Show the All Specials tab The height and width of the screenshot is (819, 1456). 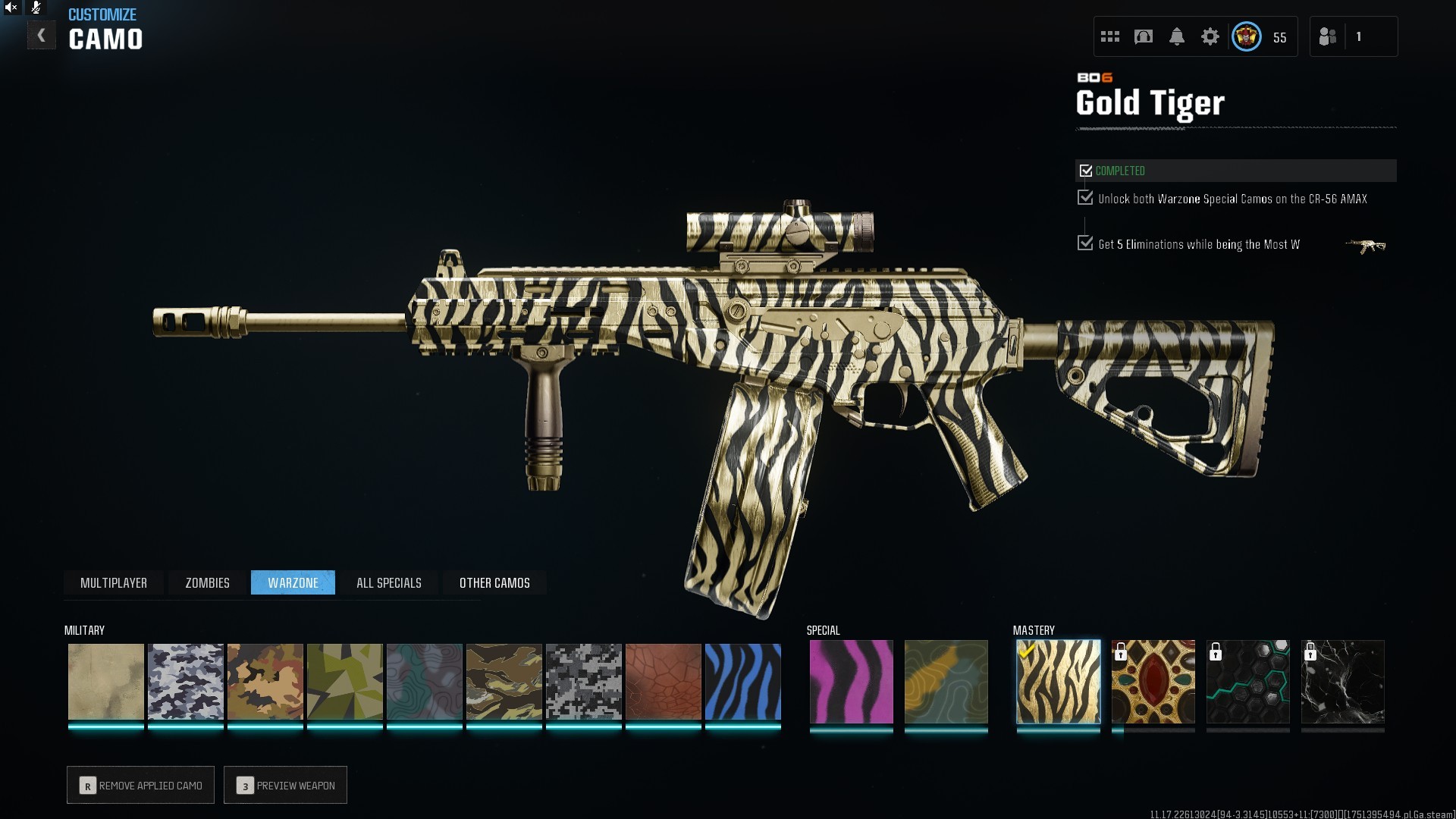pyautogui.click(x=388, y=582)
